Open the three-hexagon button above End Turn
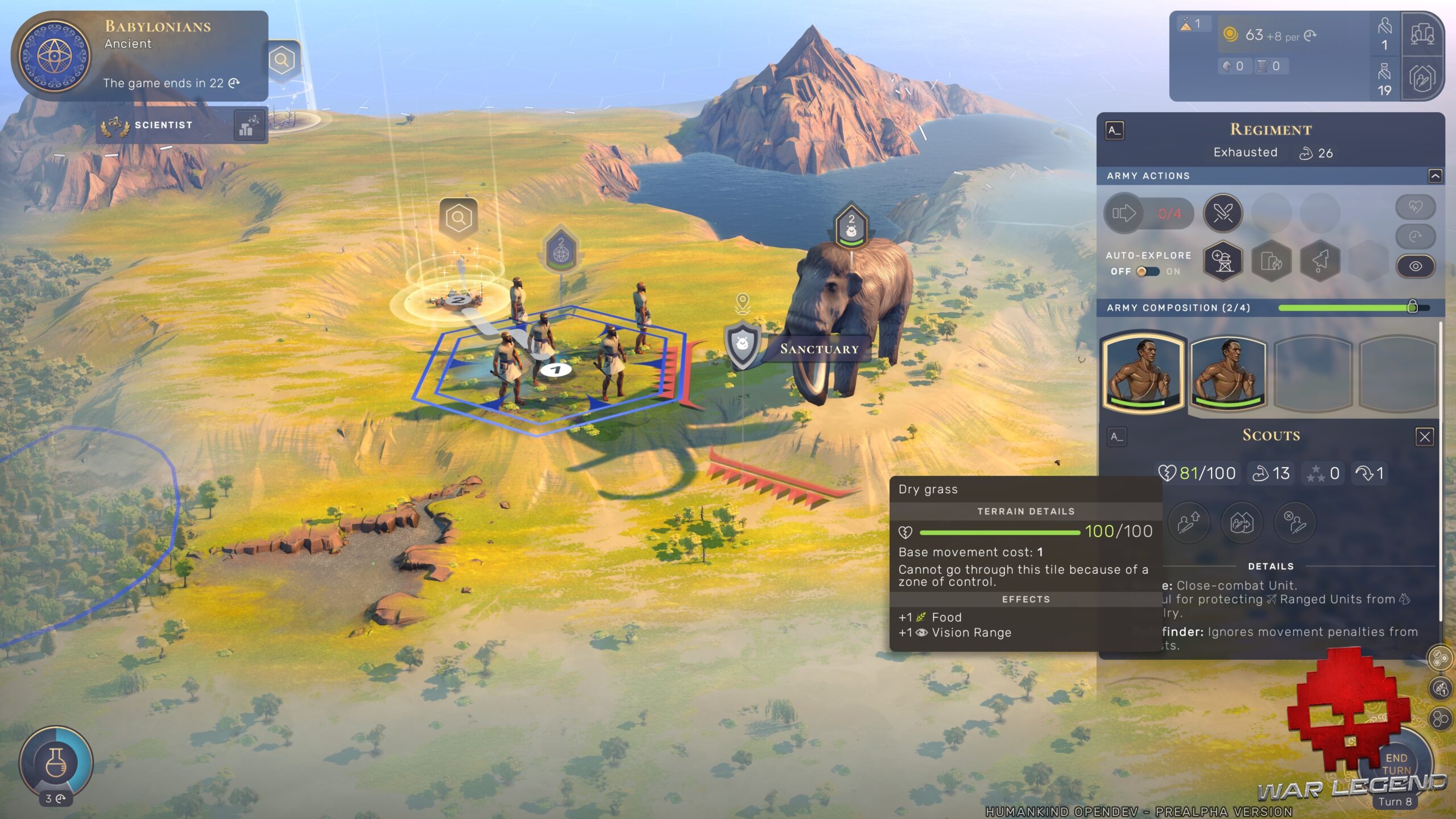Viewport: 1456px width, 819px height. (x=1441, y=719)
